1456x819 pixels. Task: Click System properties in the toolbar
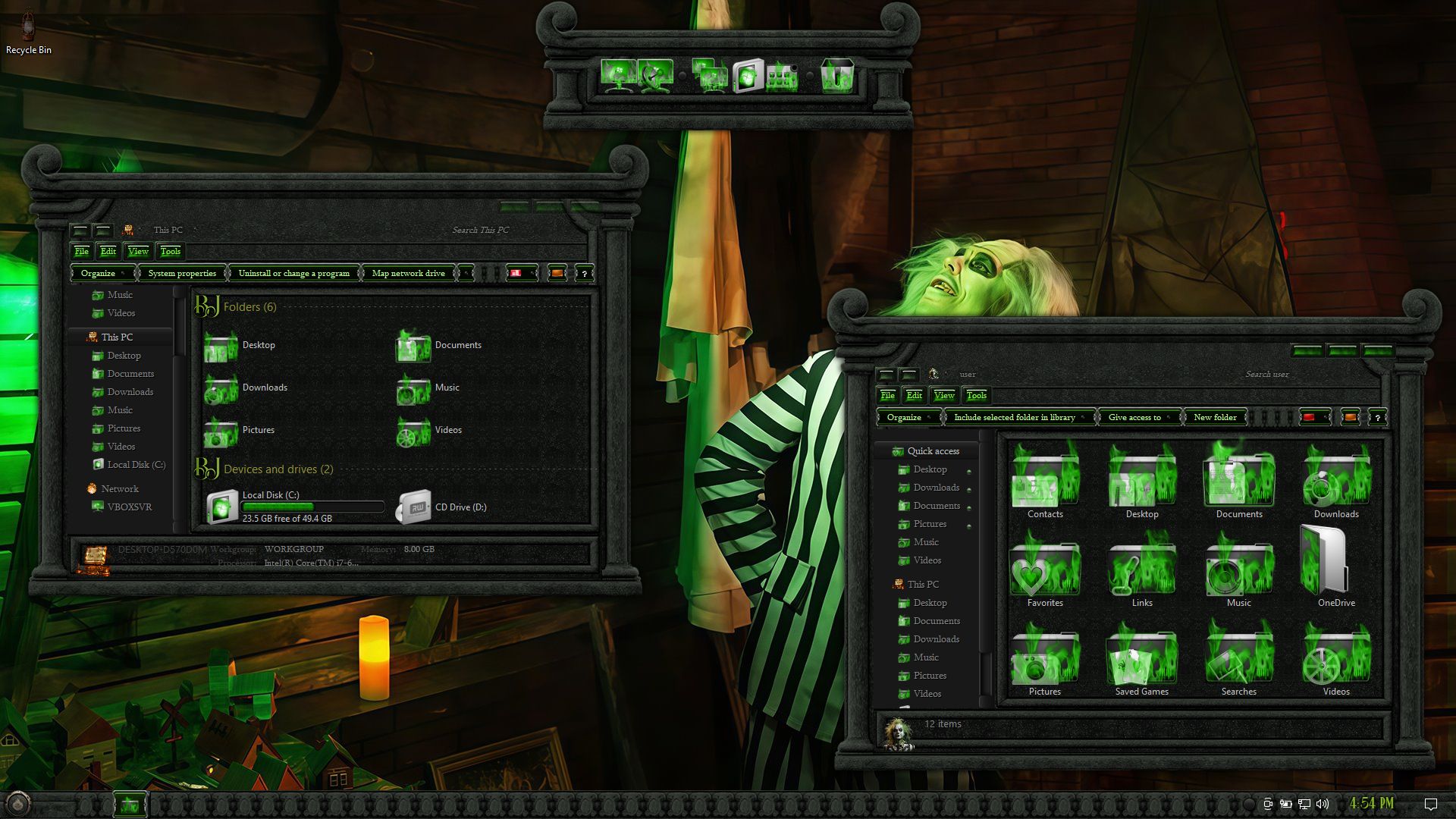click(x=182, y=273)
